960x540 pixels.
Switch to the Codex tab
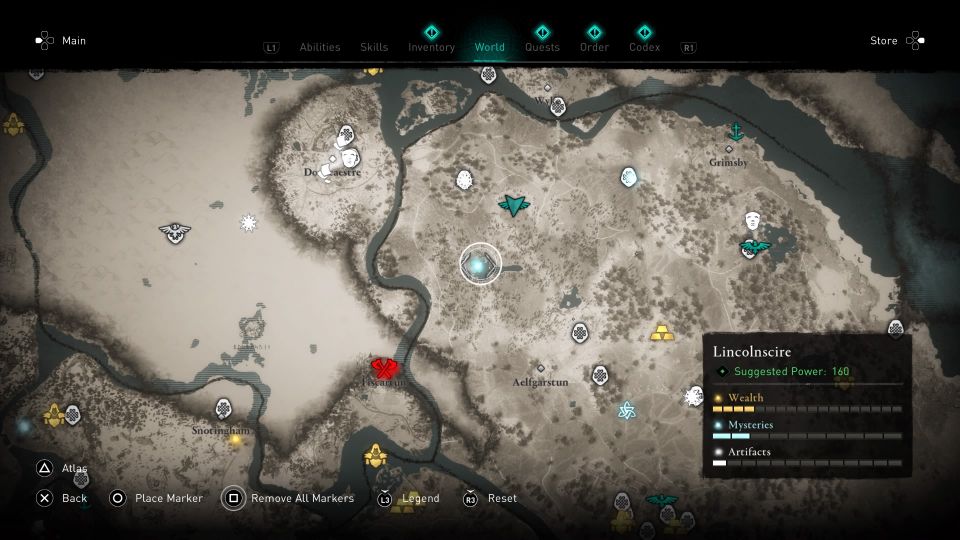[644, 47]
